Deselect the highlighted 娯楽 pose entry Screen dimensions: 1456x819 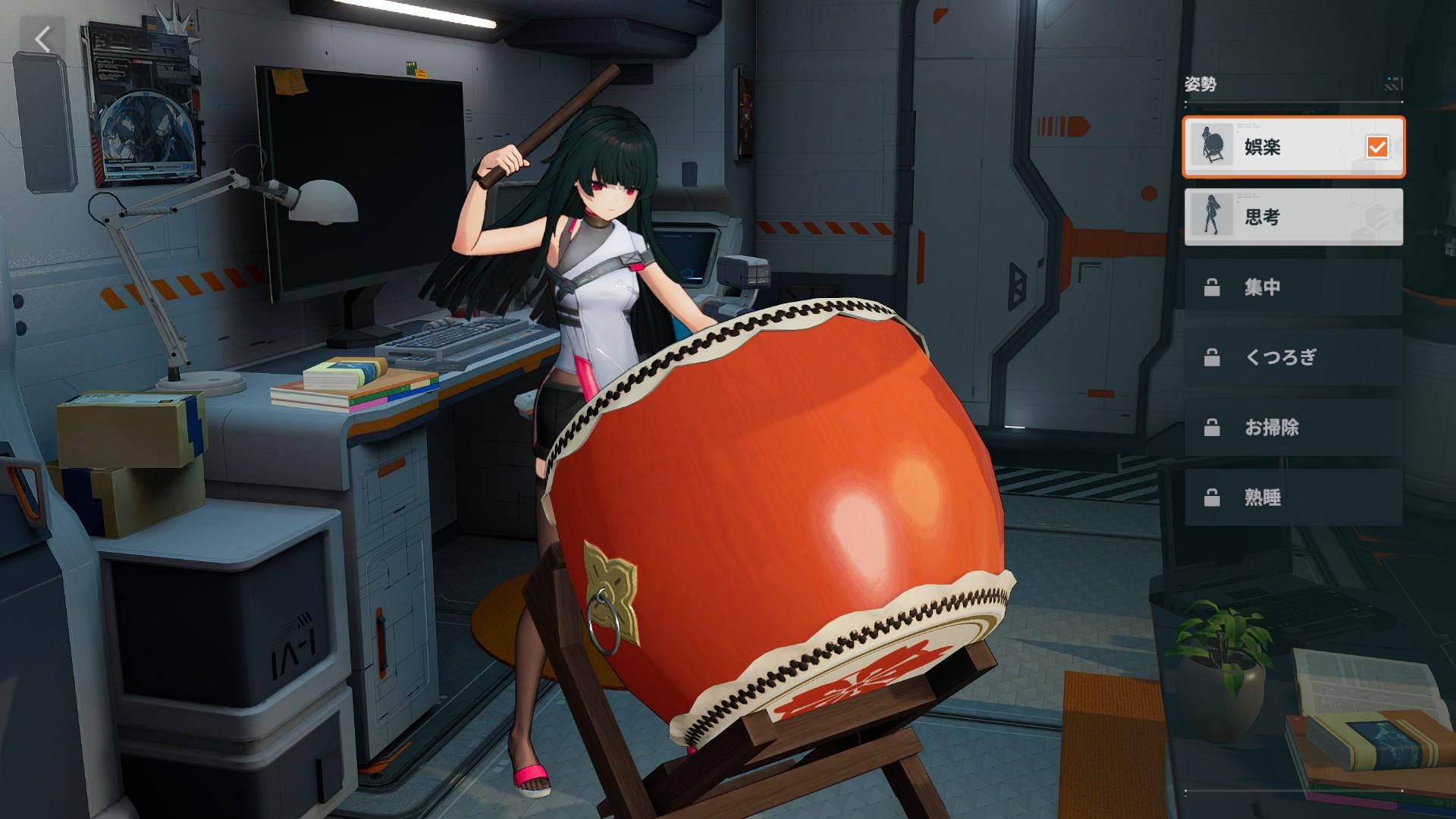[1293, 148]
